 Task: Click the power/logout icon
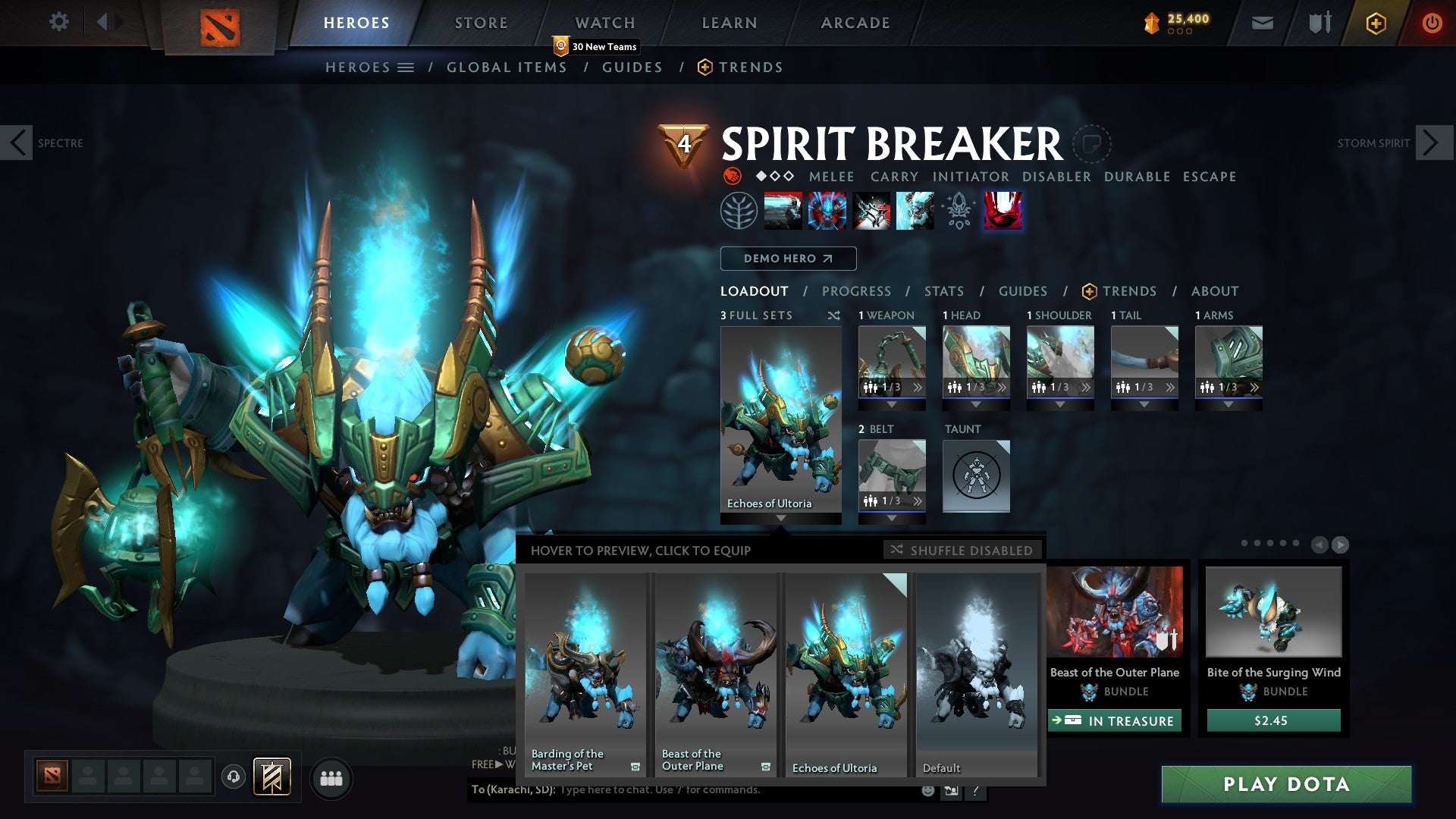[x=1432, y=23]
